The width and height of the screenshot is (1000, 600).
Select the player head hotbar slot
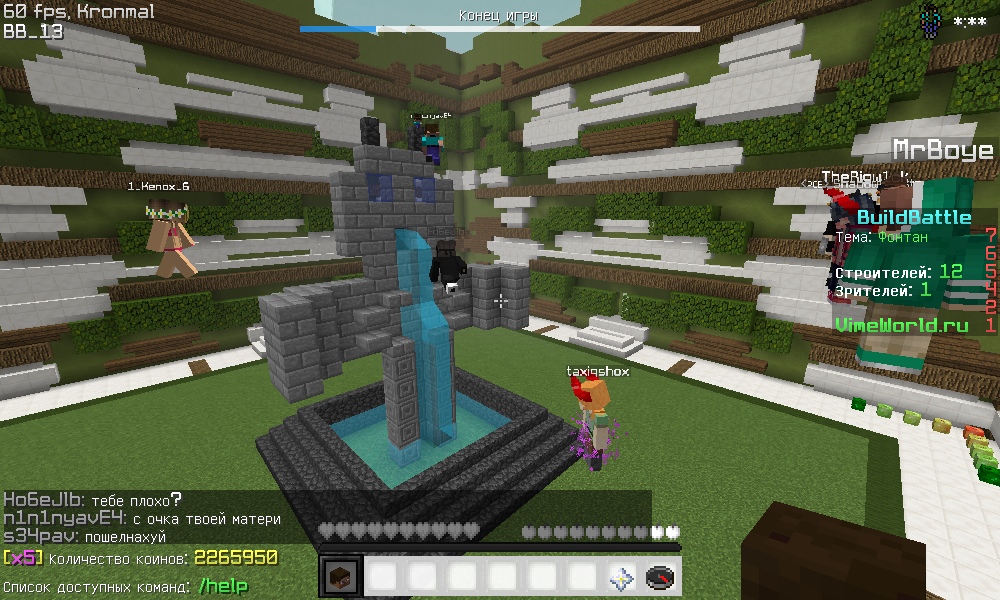click(x=339, y=578)
